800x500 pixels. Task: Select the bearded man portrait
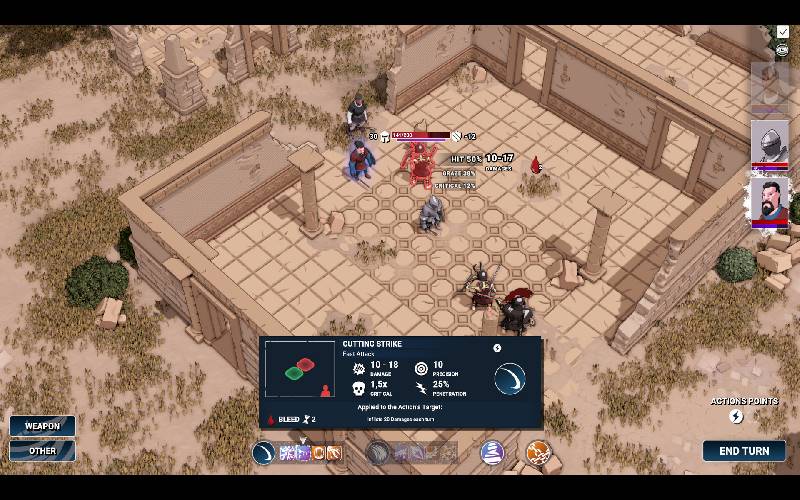click(769, 200)
